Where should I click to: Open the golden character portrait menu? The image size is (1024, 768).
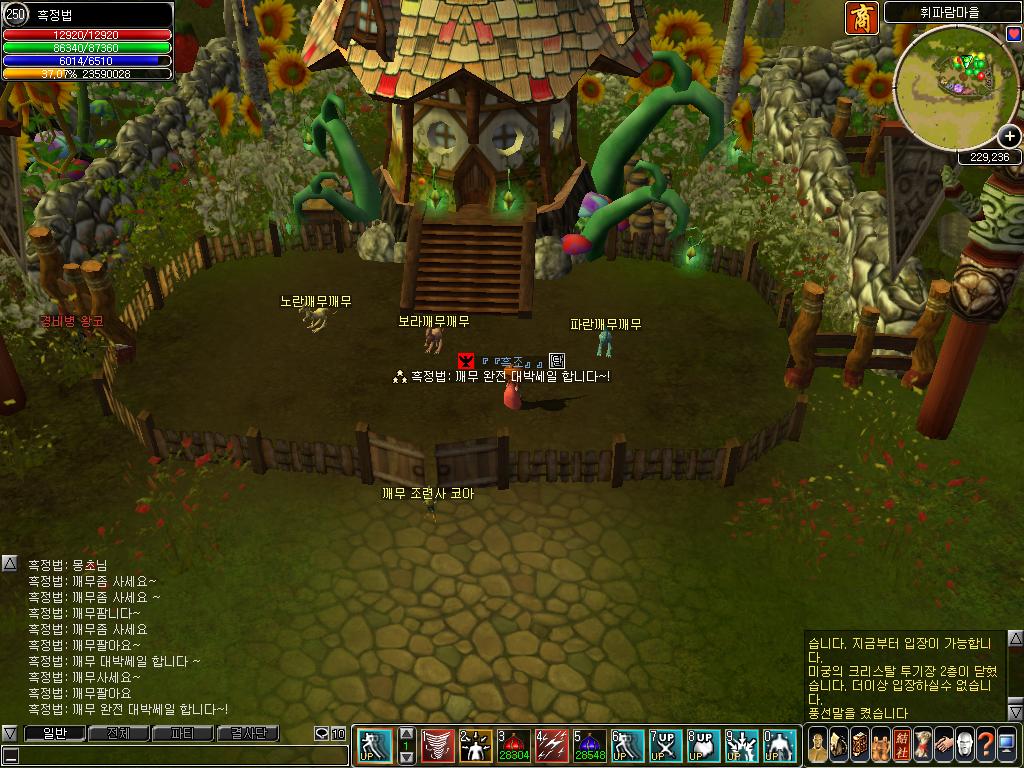818,745
